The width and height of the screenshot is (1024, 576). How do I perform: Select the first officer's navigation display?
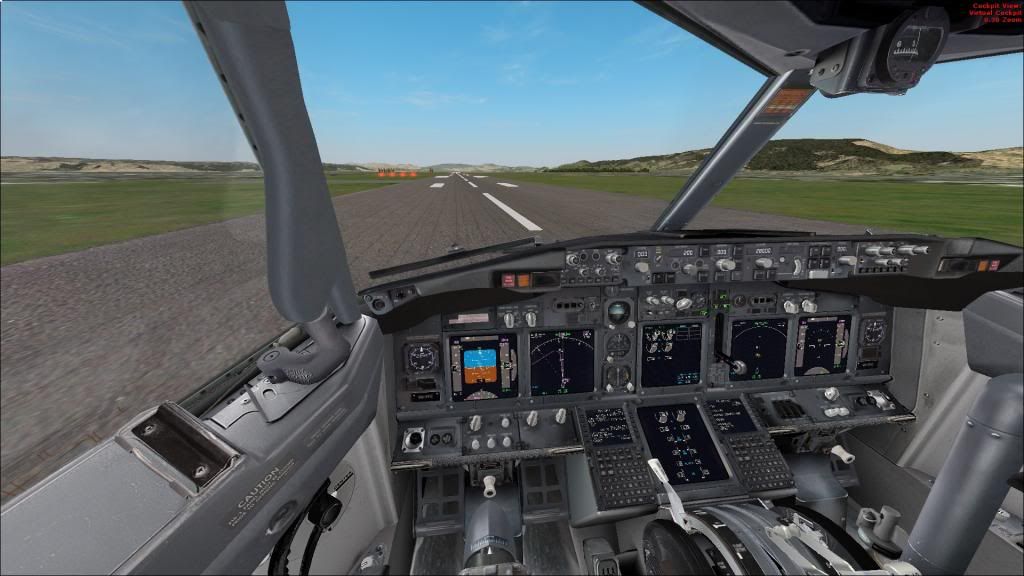pyautogui.click(x=759, y=349)
